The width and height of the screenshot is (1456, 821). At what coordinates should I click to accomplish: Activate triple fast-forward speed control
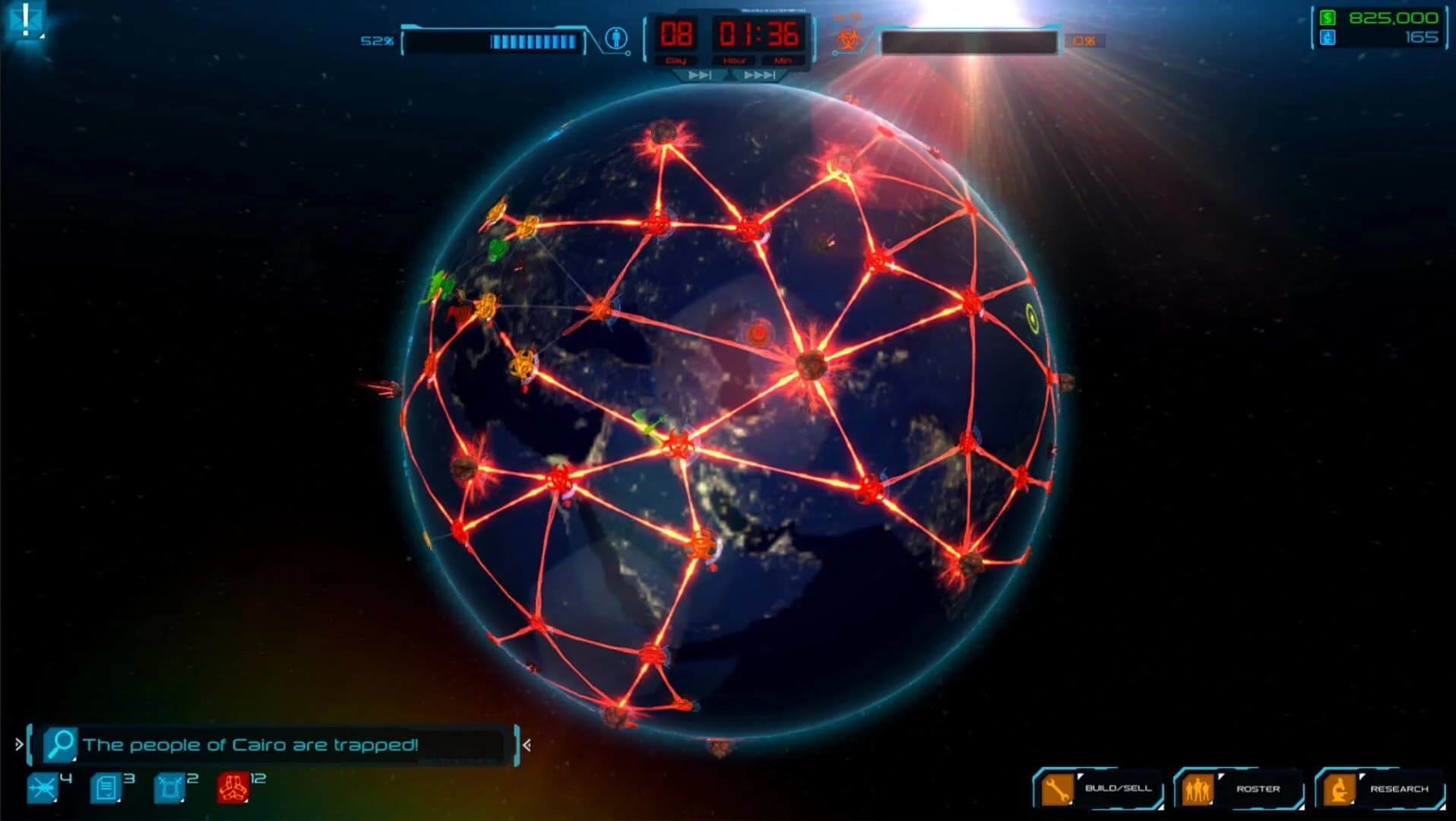[759, 75]
